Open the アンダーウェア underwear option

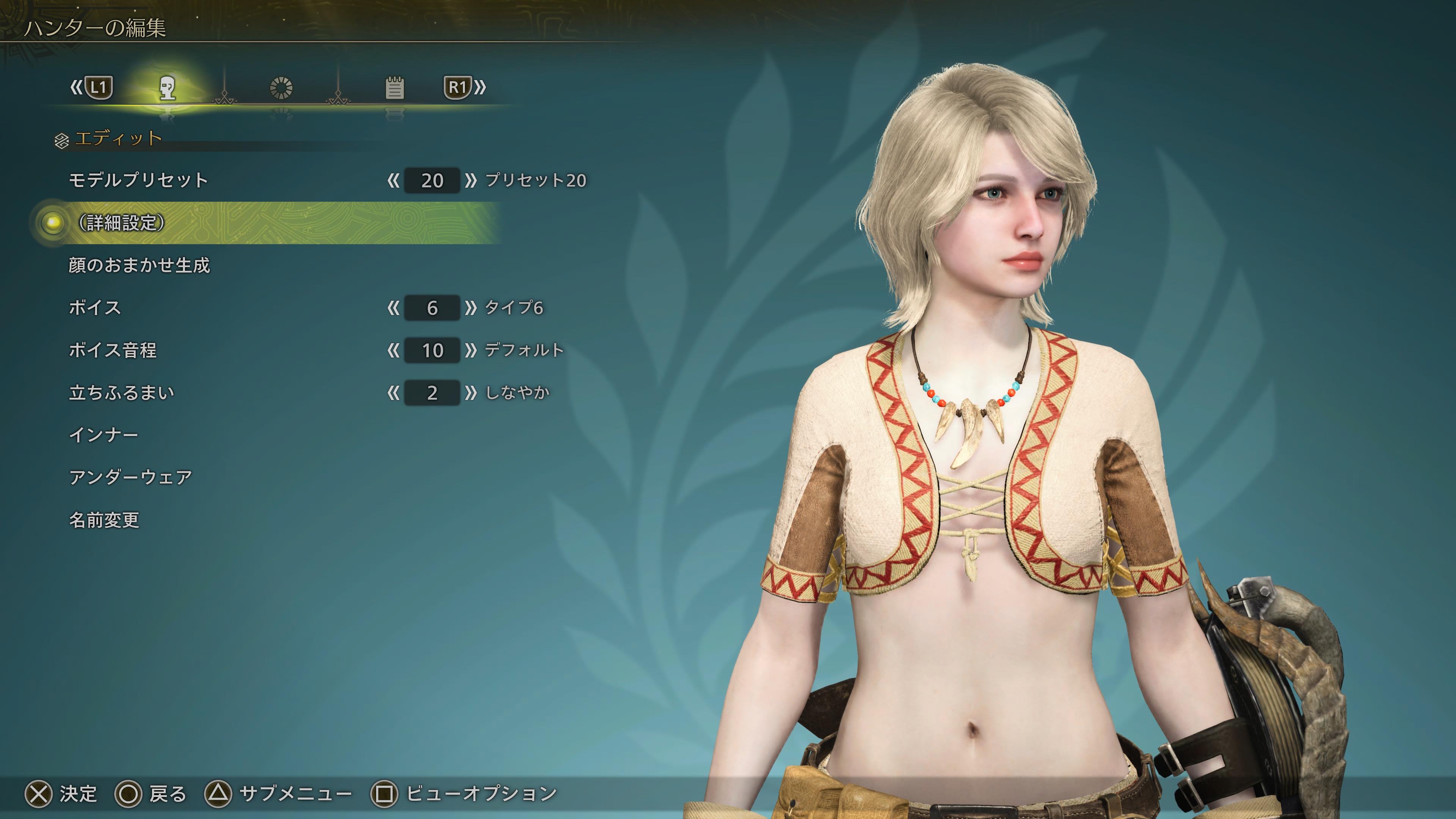130,478
